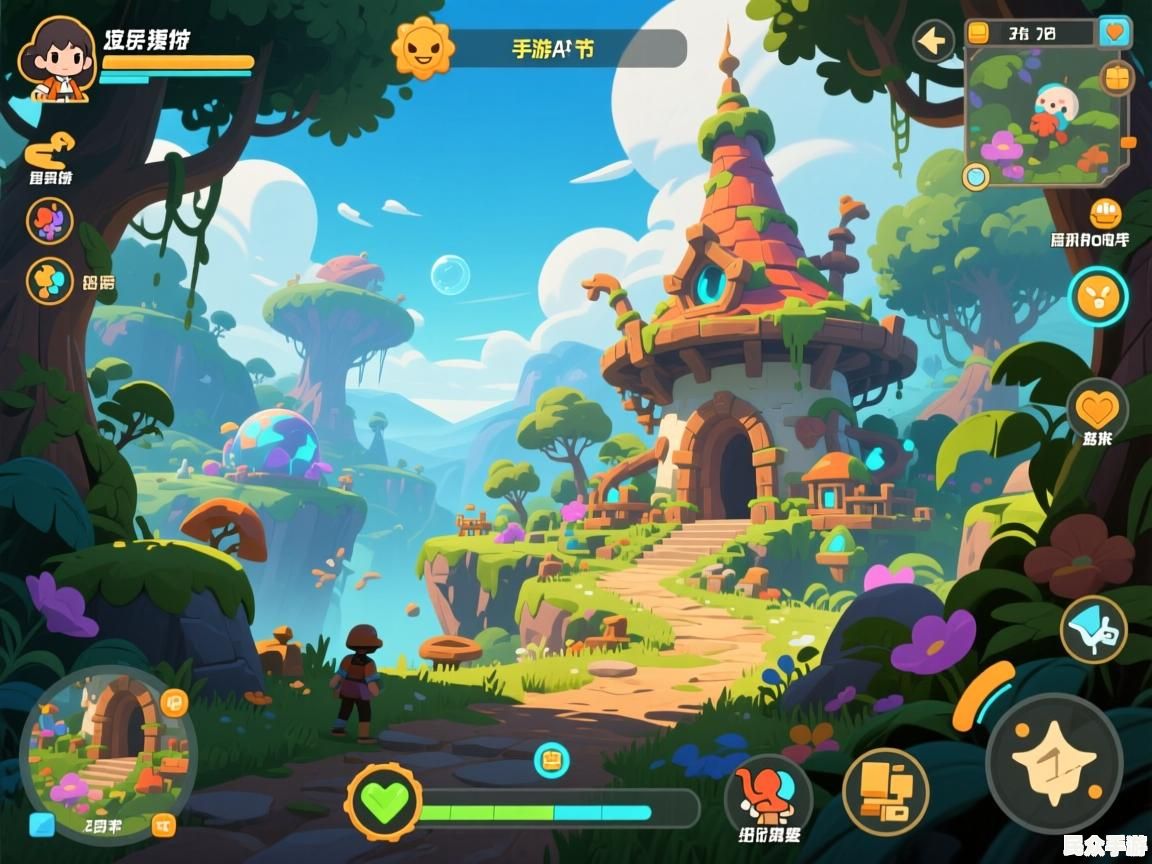Open the colorful paint splash icon
The height and width of the screenshot is (864, 1152).
pyautogui.click(x=49, y=220)
